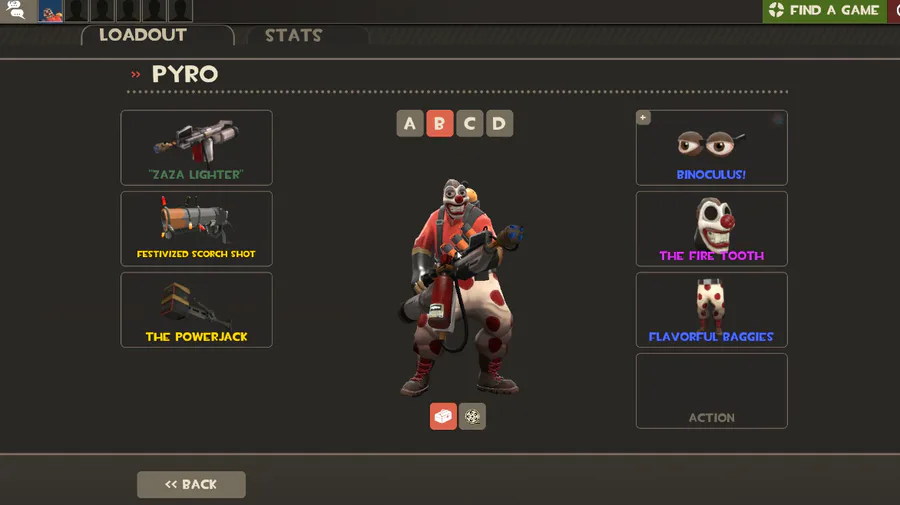This screenshot has height=505, width=900.
Task: Activate loadout preset D
Action: pyautogui.click(x=499, y=124)
